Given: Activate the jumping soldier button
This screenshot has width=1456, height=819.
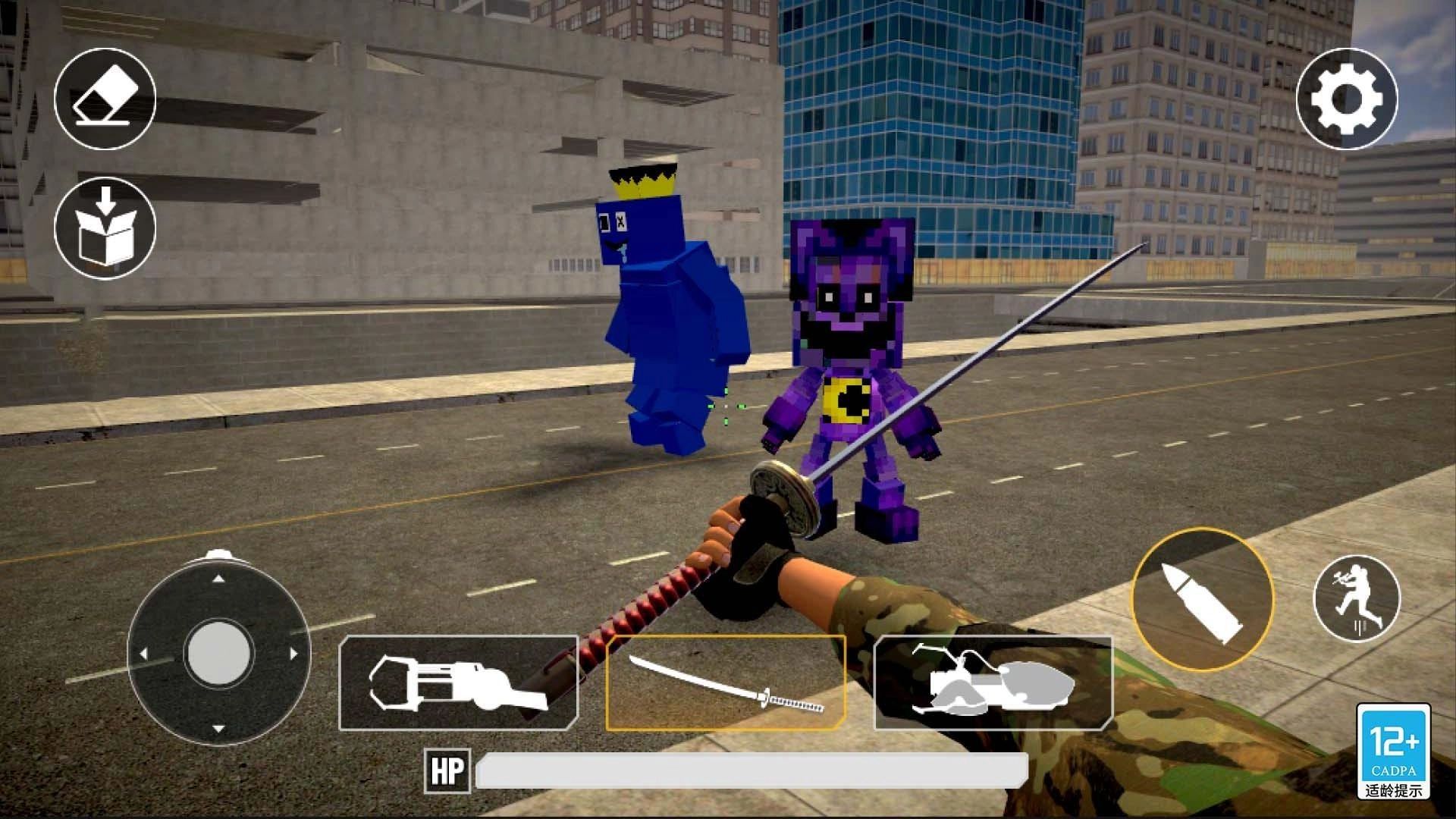Looking at the screenshot, I should (x=1357, y=599).
